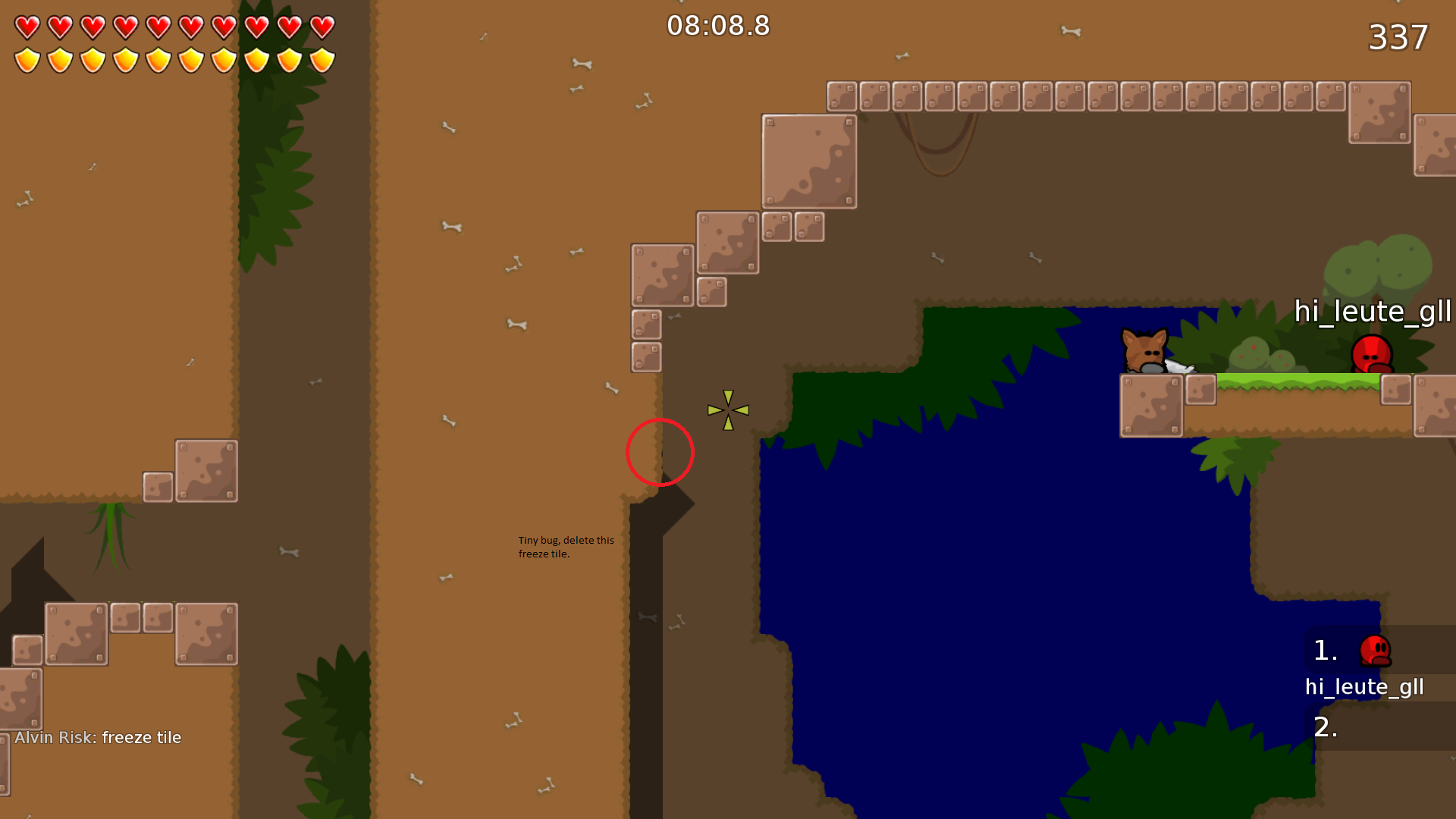Viewport: 1456px width, 819px height.
Task: Click the yellow pinwheel pickup near the circle
Action: point(727,409)
